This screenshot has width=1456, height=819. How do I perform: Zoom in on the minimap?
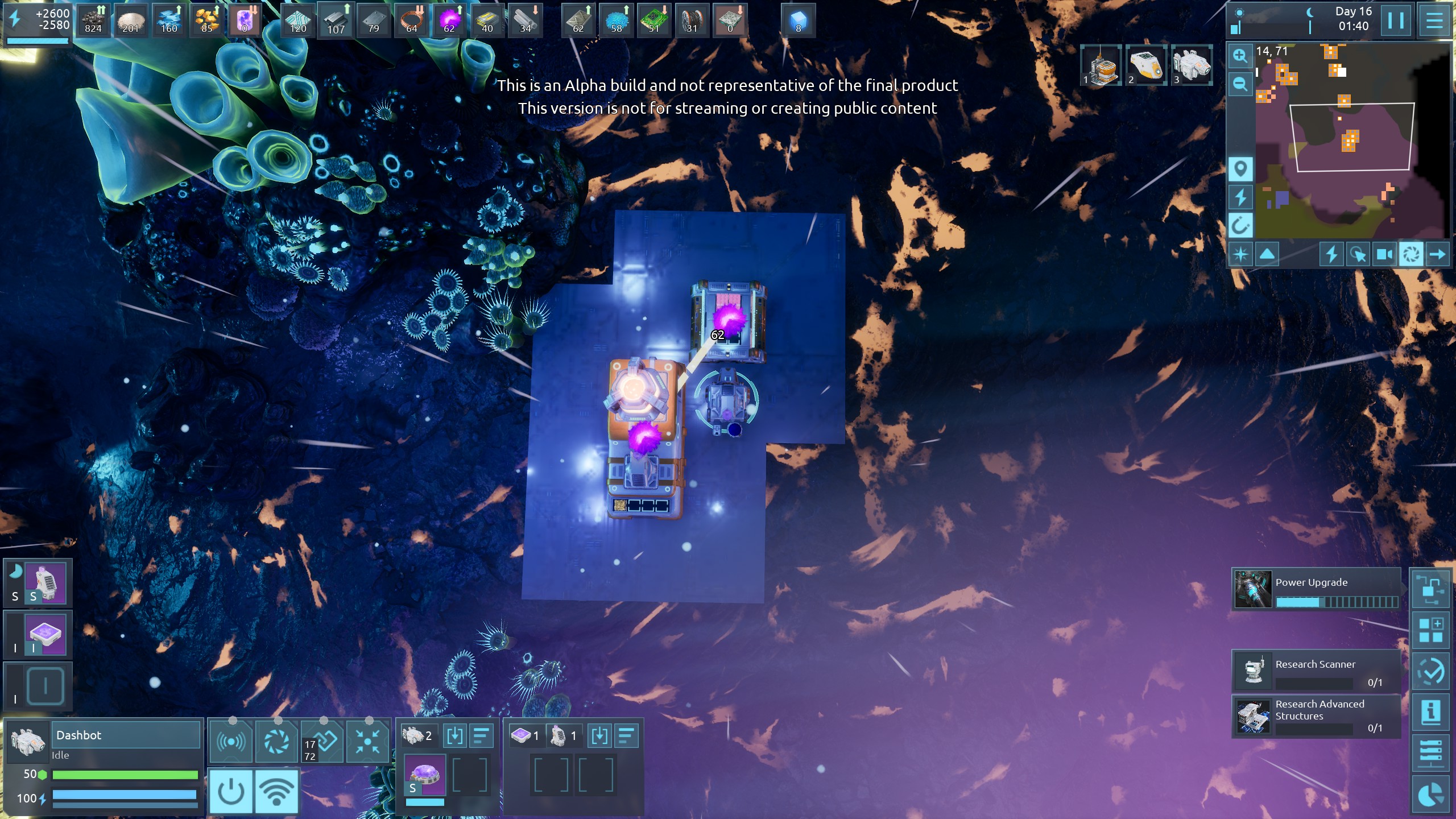tap(1240, 56)
